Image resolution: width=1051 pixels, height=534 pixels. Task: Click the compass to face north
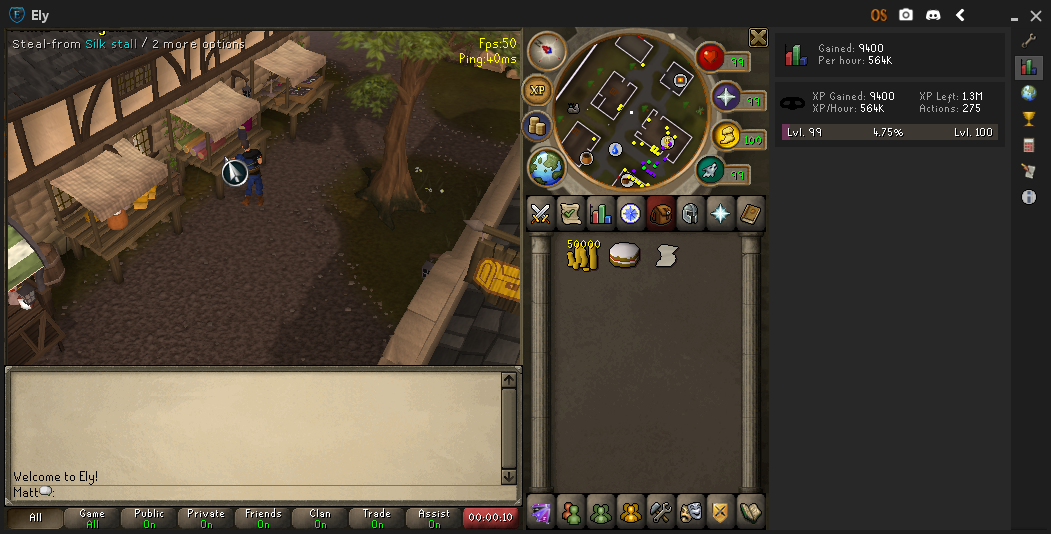coord(546,50)
